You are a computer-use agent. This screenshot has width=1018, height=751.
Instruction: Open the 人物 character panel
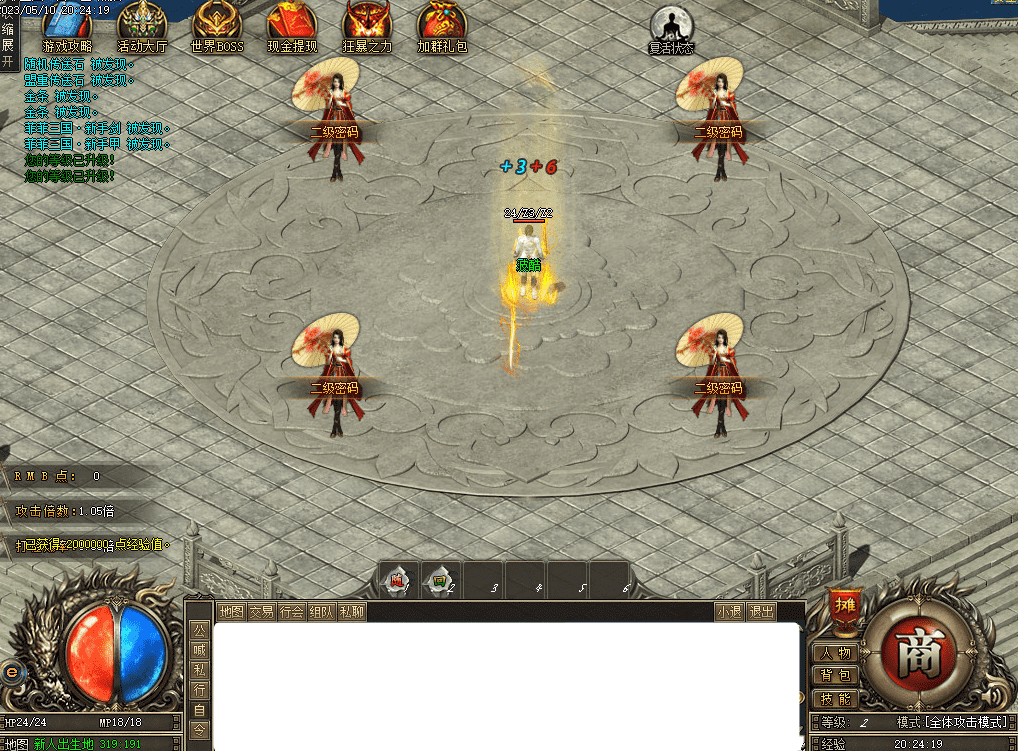[836, 653]
